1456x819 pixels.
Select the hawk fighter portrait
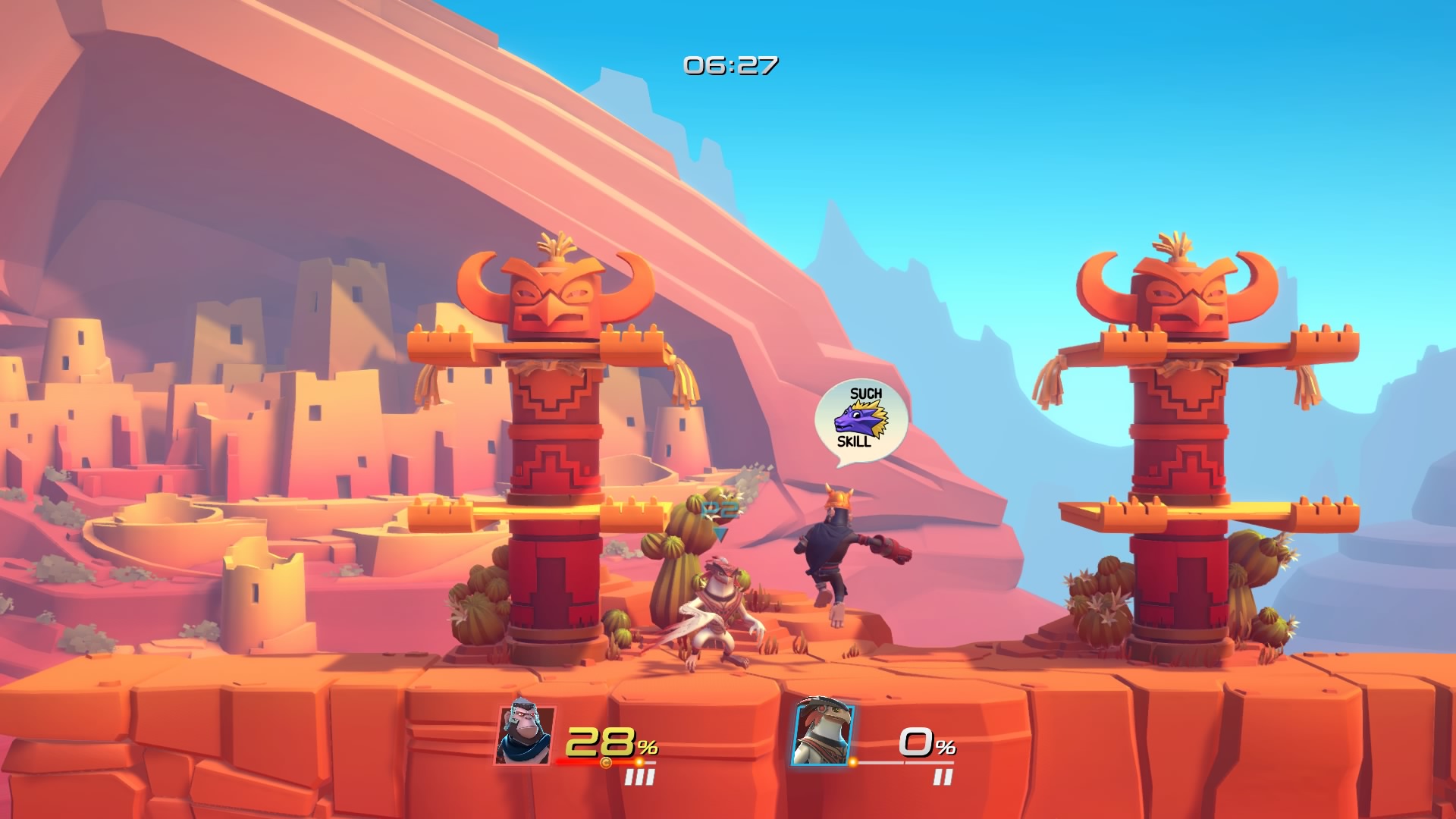[x=823, y=735]
